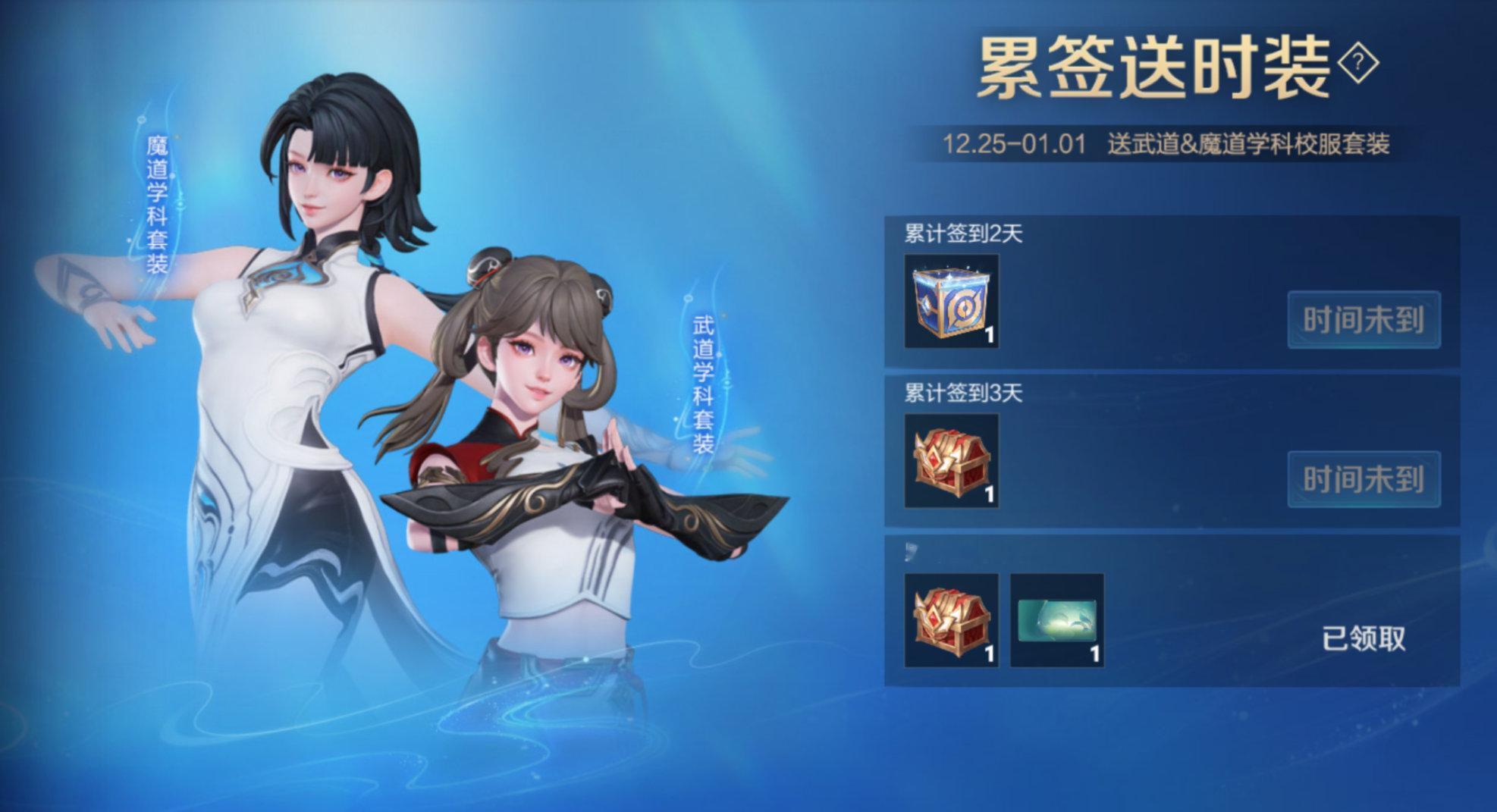The height and width of the screenshot is (812, 1497).
Task: Select the glowing 魔道学科套装 label ribbon
Action: [x=158, y=205]
